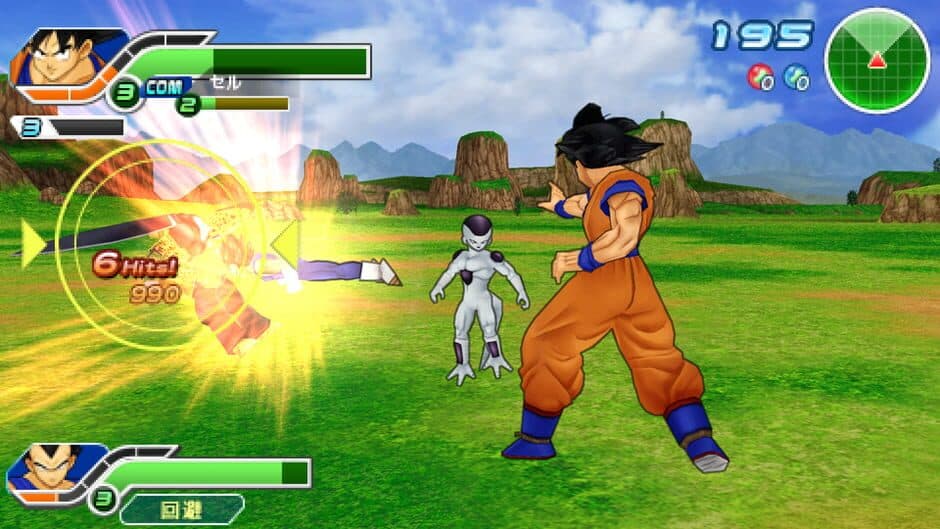This screenshot has width=940, height=529.
Task: Select the 回避 command label
Action: click(x=181, y=509)
